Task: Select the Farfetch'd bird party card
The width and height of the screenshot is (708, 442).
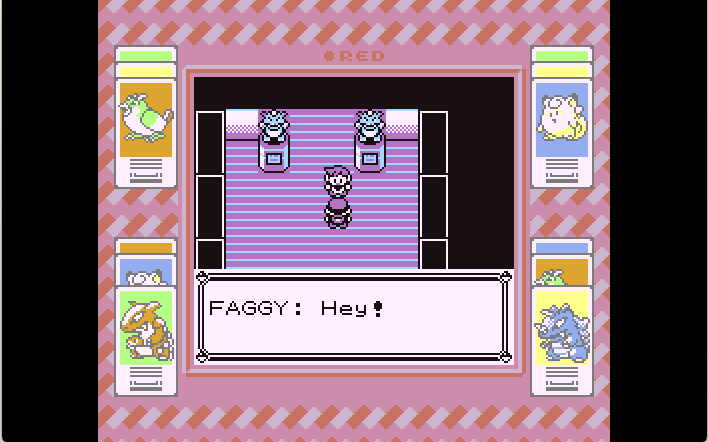Action: [146, 120]
